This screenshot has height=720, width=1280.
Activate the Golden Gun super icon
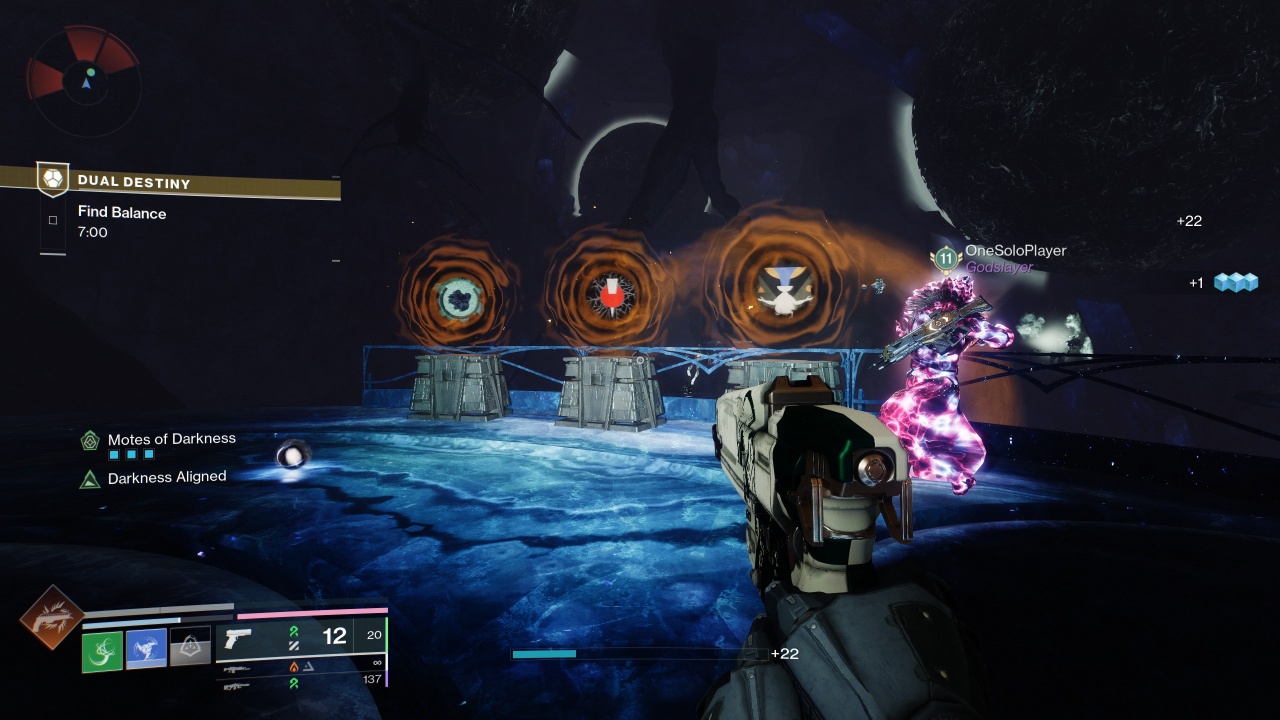coord(51,617)
